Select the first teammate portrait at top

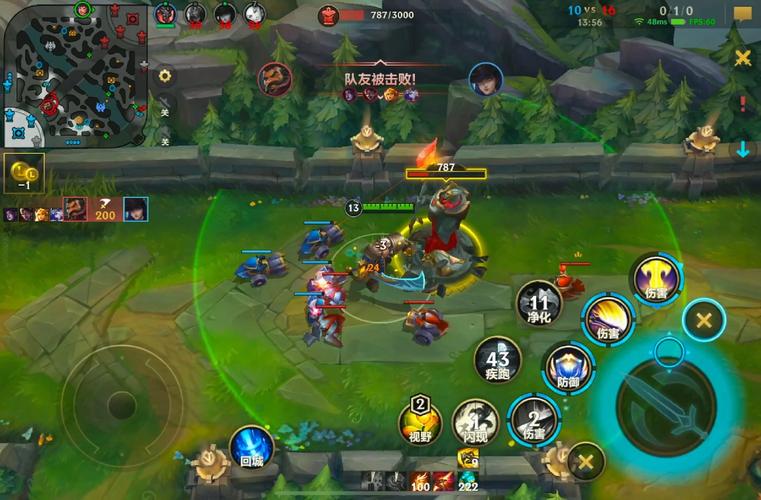tap(165, 14)
